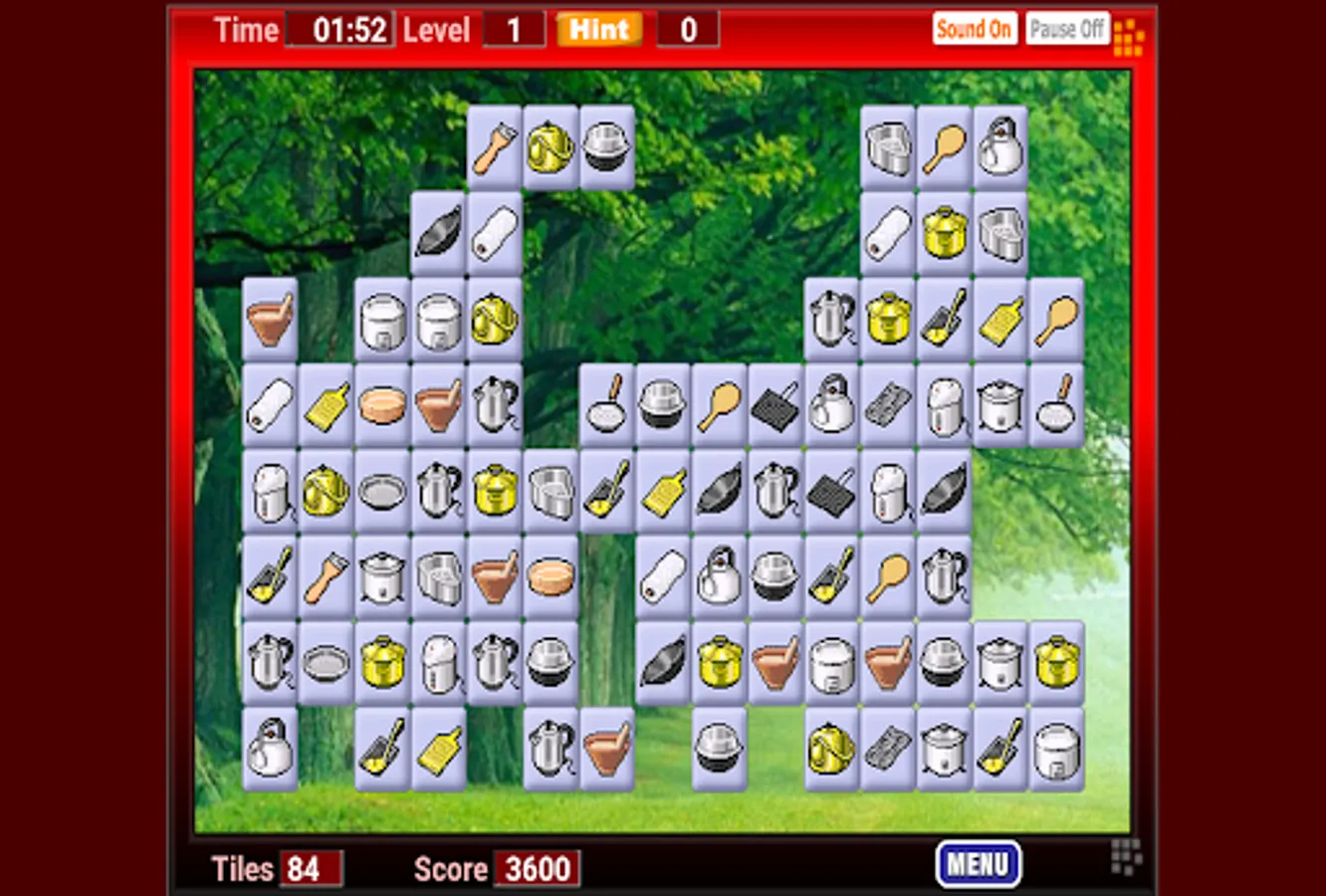The height and width of the screenshot is (896, 1326).
Task: Click the Hint button
Action: [598, 30]
